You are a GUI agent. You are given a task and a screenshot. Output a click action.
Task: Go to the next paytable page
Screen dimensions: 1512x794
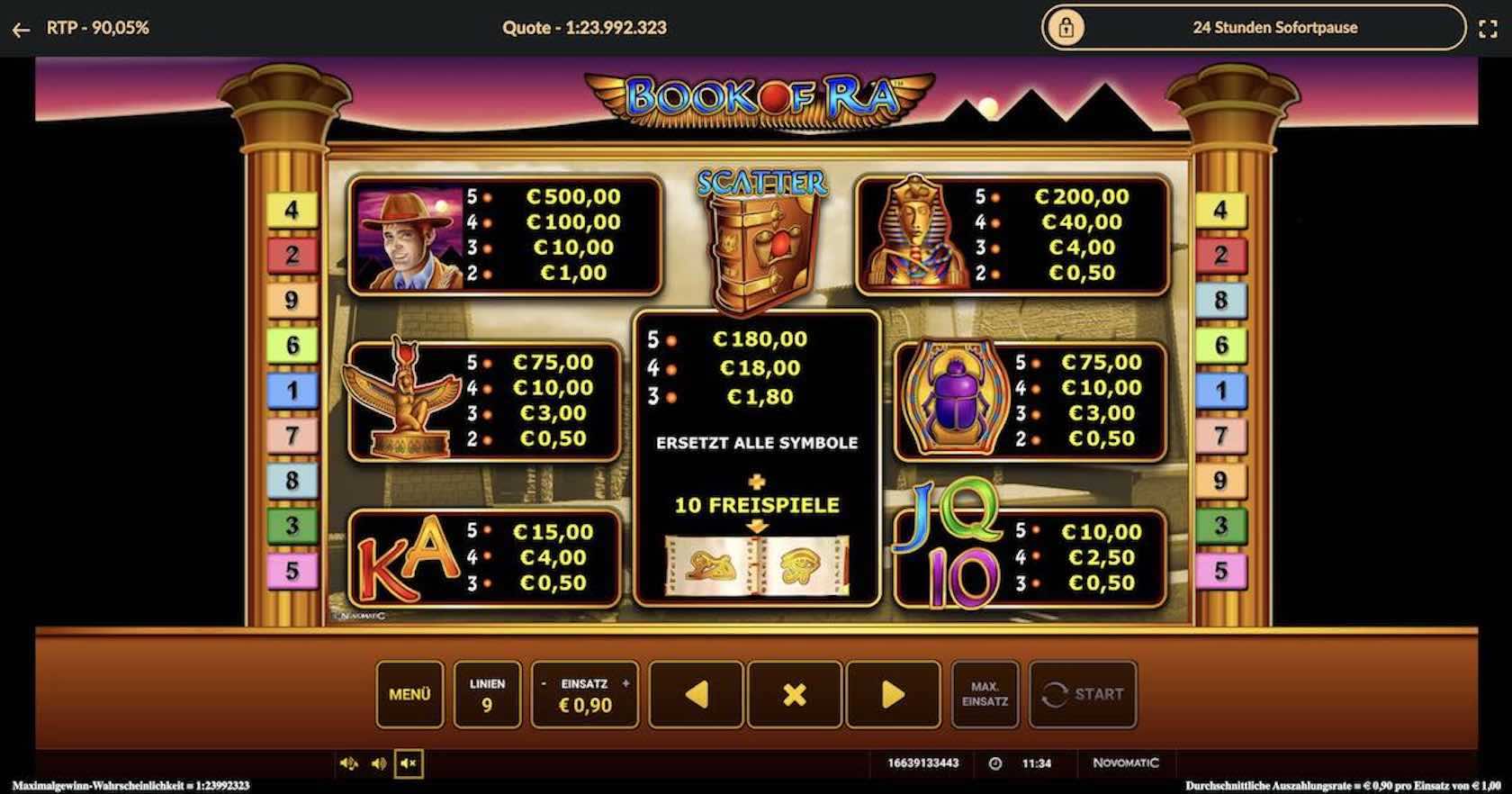tap(893, 694)
